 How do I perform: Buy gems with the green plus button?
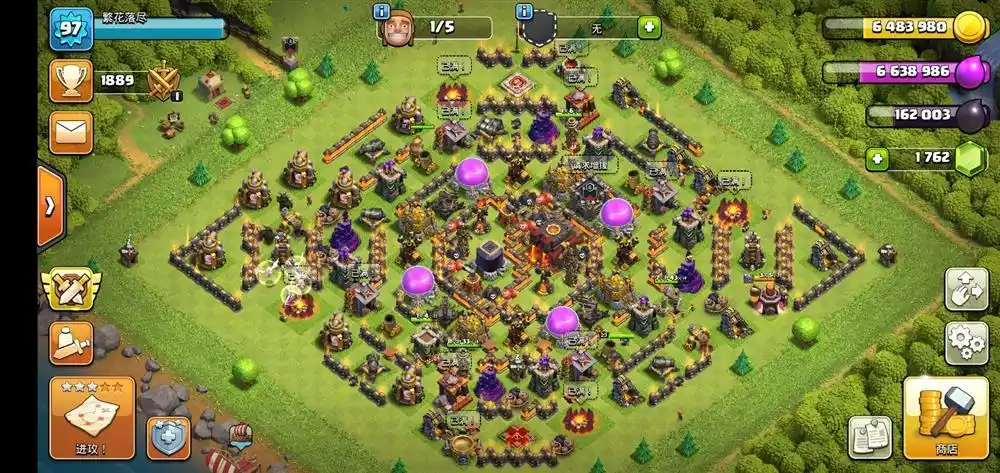click(877, 158)
